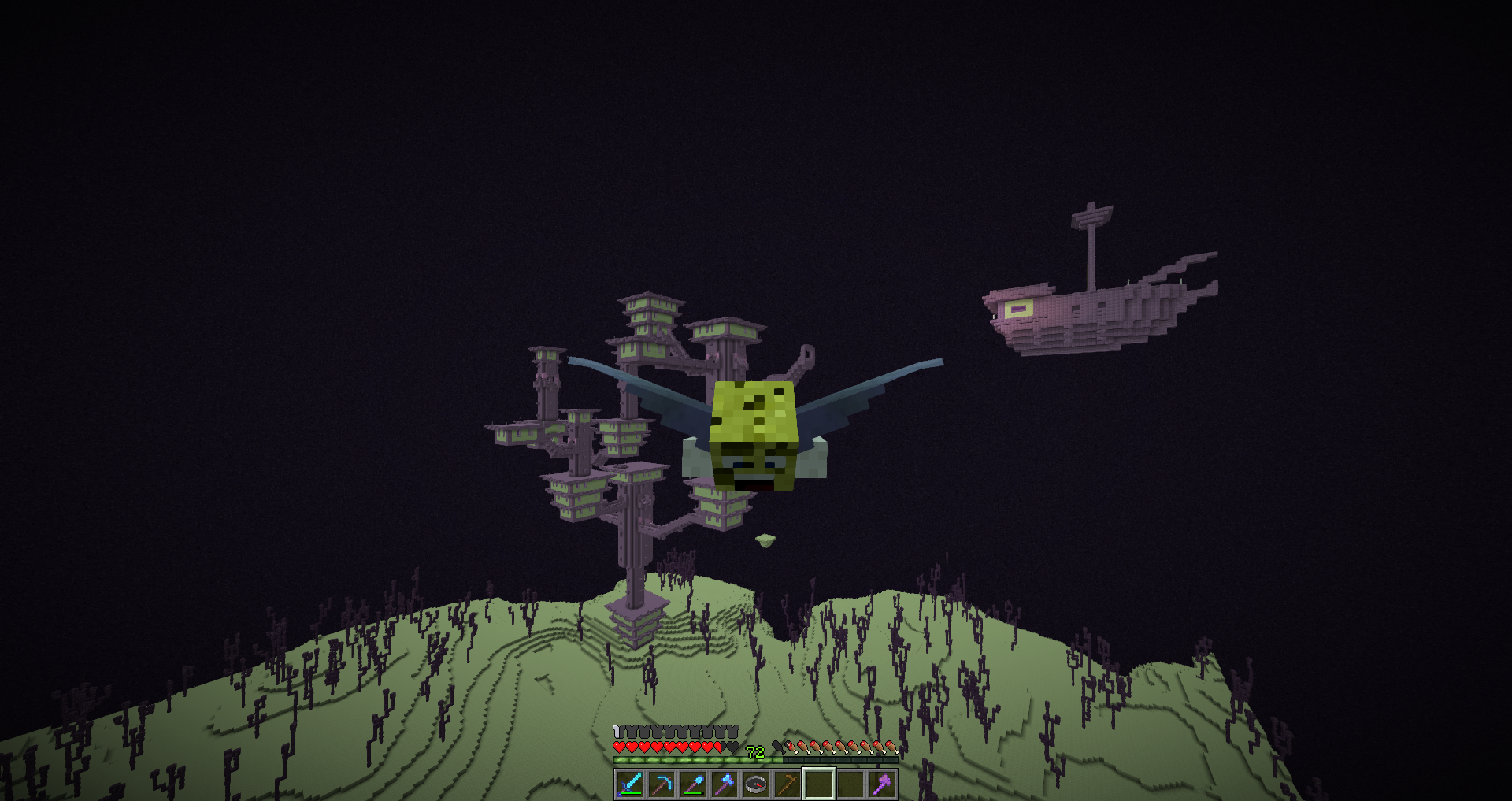Choose the purple axe hotbar slot
This screenshot has height=801, width=1512.
(882, 784)
